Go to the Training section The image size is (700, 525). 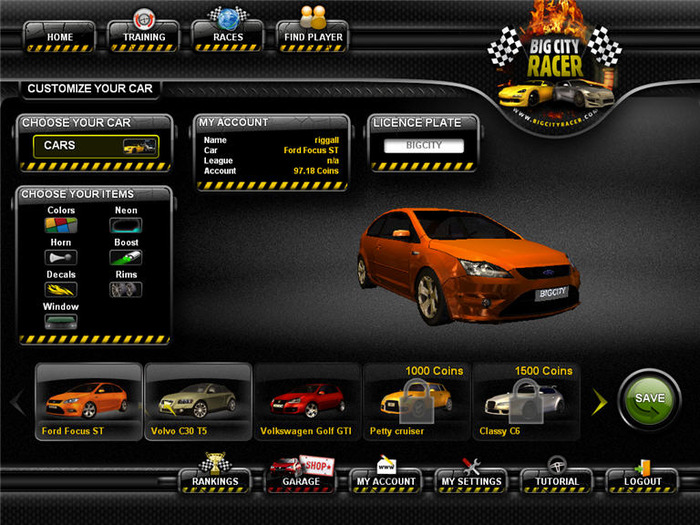[143, 37]
